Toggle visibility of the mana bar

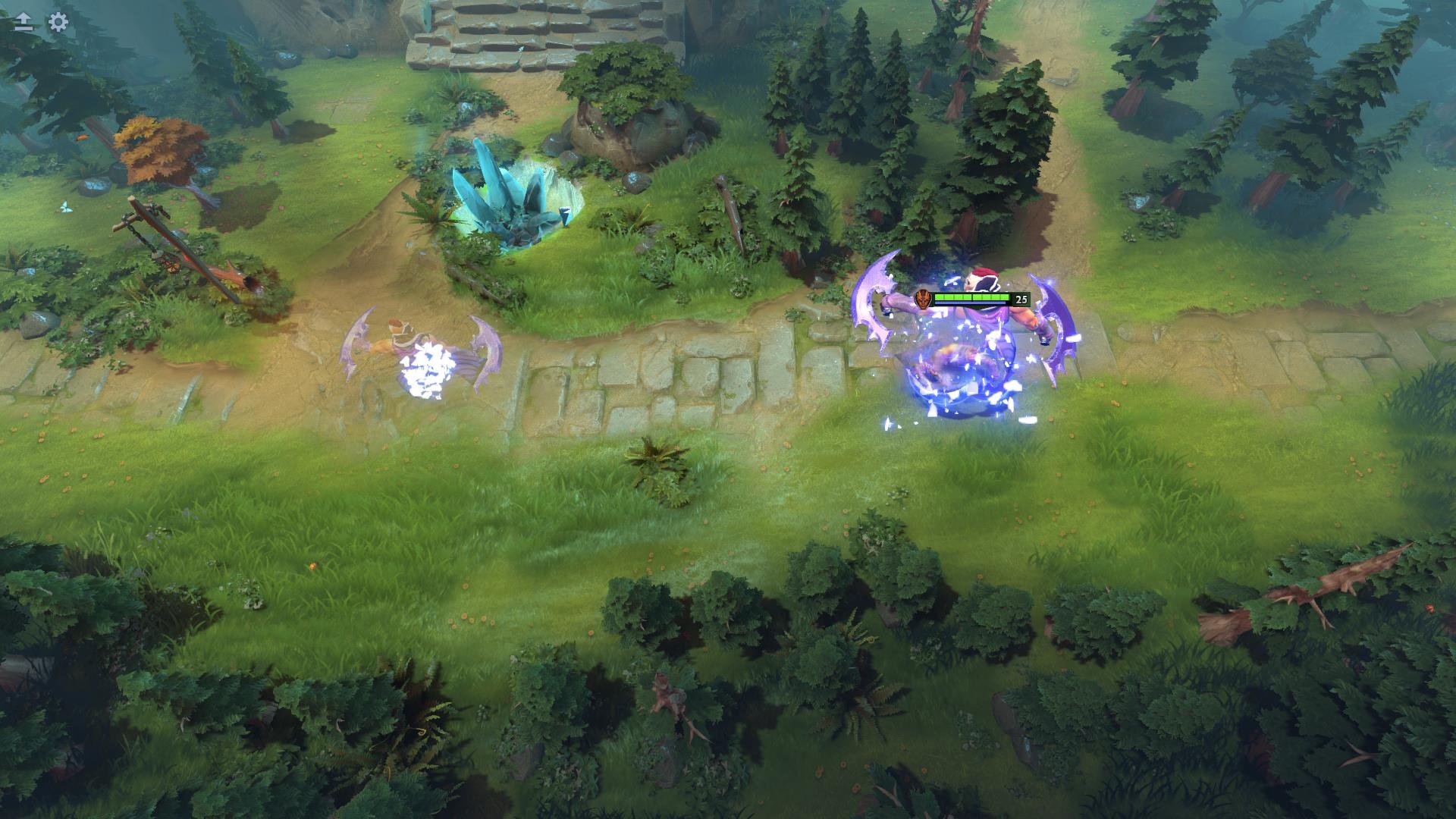[974, 303]
